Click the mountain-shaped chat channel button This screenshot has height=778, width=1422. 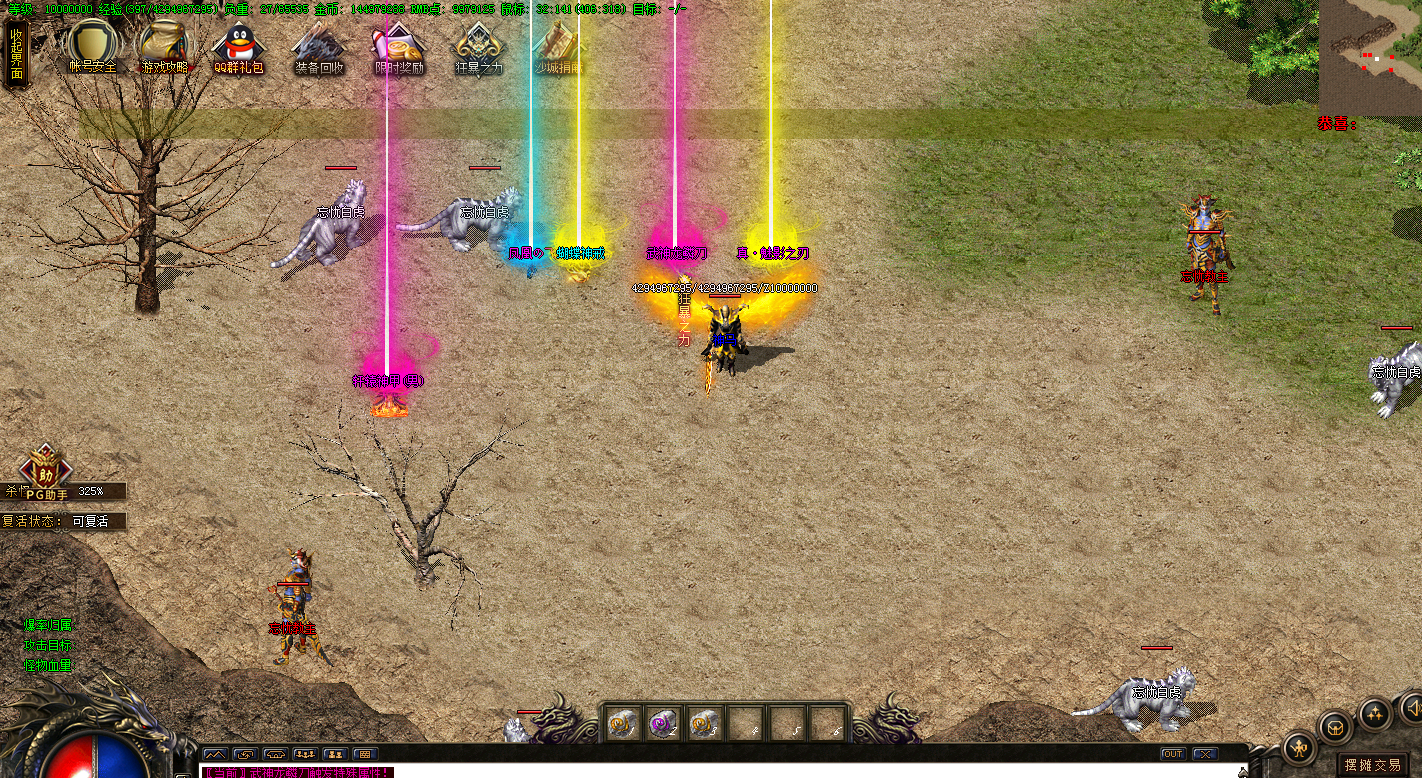pyautogui.click(x=215, y=754)
